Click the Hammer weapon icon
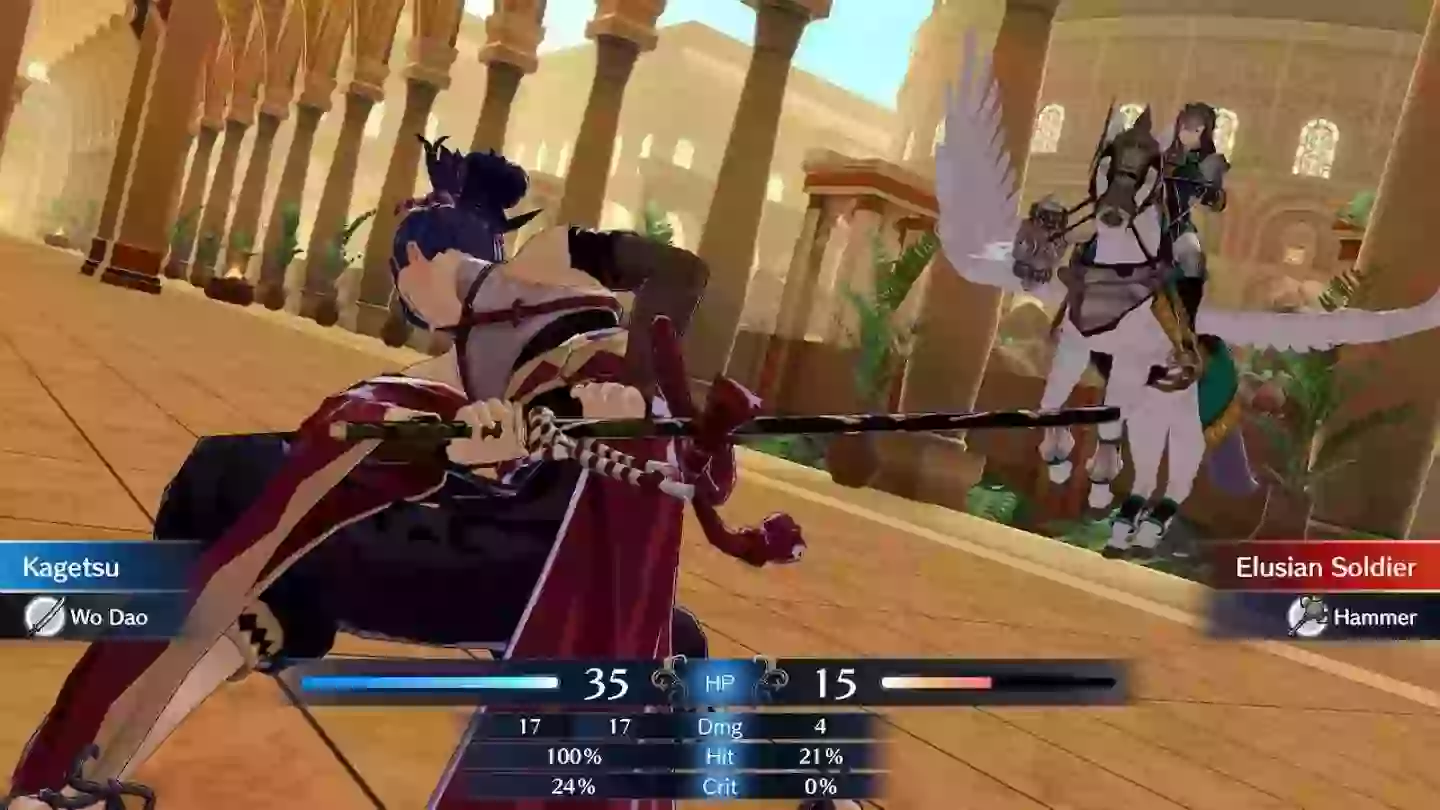The width and height of the screenshot is (1440, 810). [1309, 618]
